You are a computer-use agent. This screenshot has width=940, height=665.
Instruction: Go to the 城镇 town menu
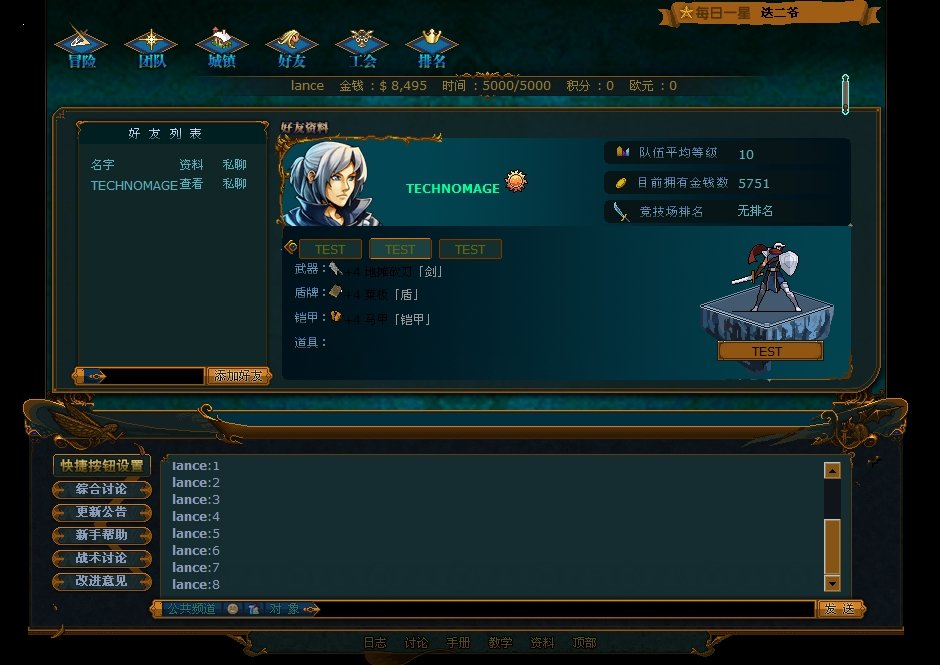coord(221,49)
